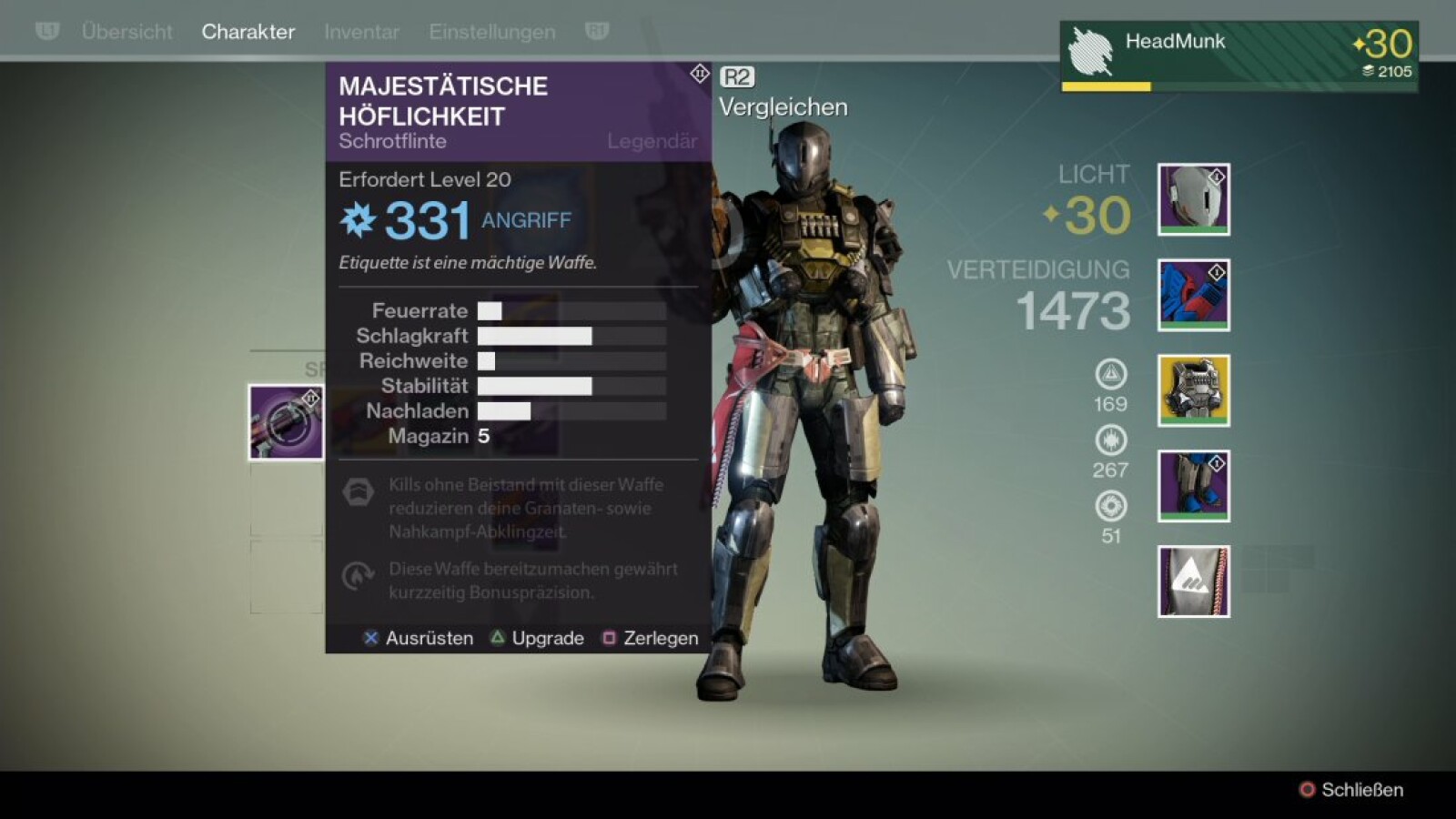The height and width of the screenshot is (819, 1456).
Task: Go to the Einstellungen tab
Action: 491,32
